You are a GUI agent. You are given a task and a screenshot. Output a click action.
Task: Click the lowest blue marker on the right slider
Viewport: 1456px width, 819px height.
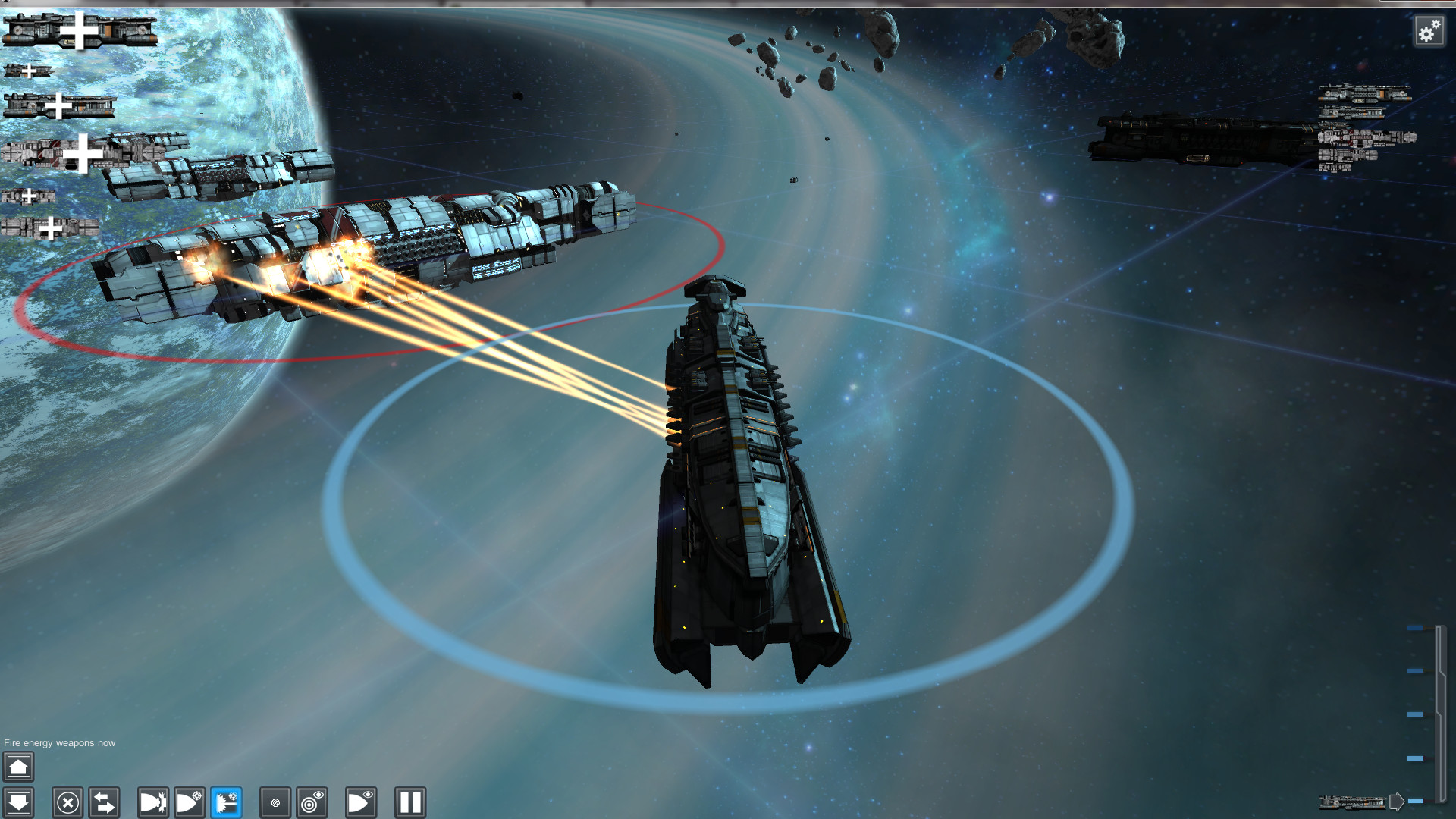(1415, 800)
